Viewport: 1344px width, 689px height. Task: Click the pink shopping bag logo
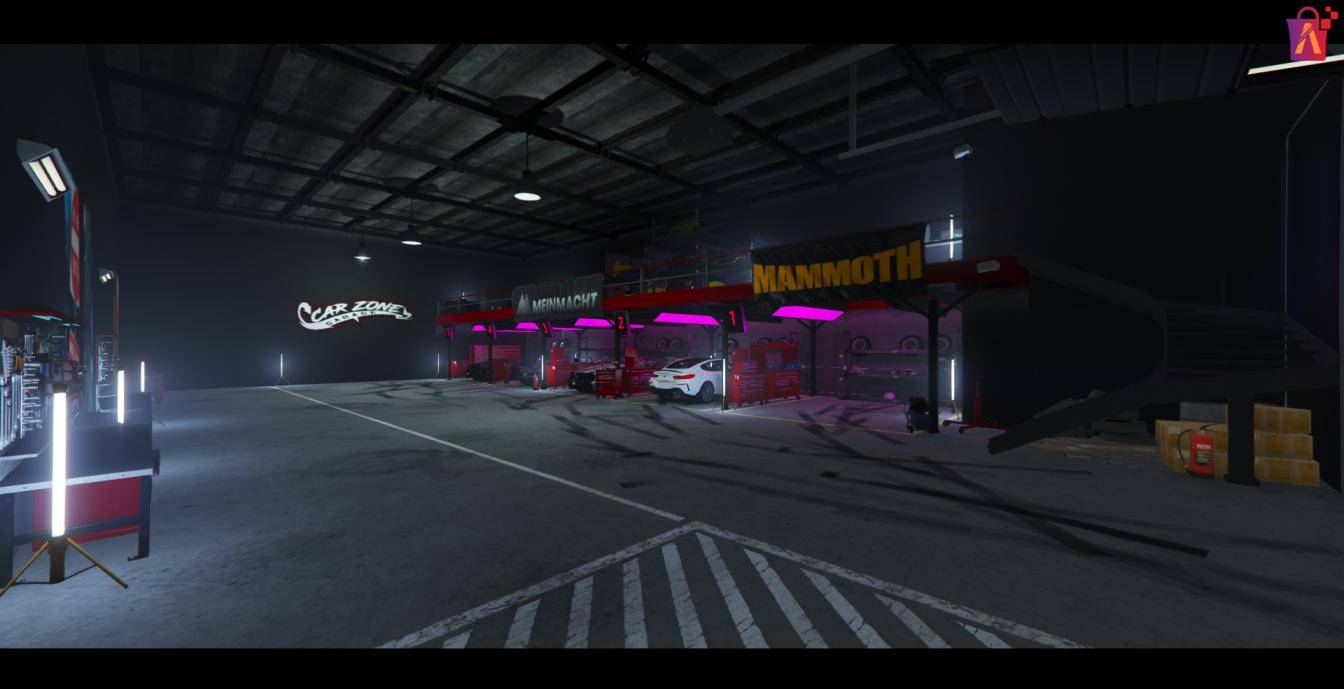click(1310, 35)
